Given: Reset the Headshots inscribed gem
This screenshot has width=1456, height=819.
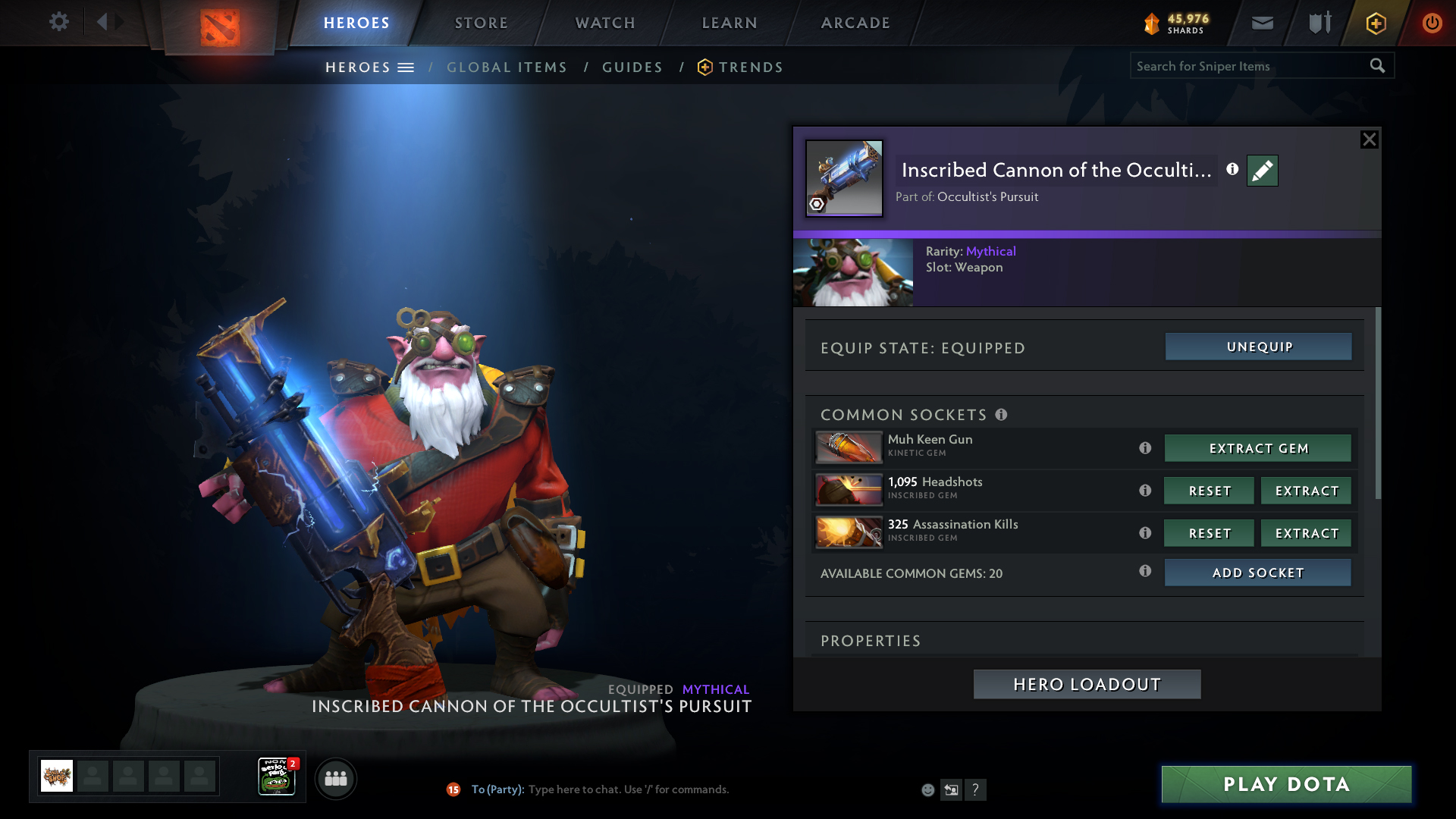Looking at the screenshot, I should tap(1209, 491).
